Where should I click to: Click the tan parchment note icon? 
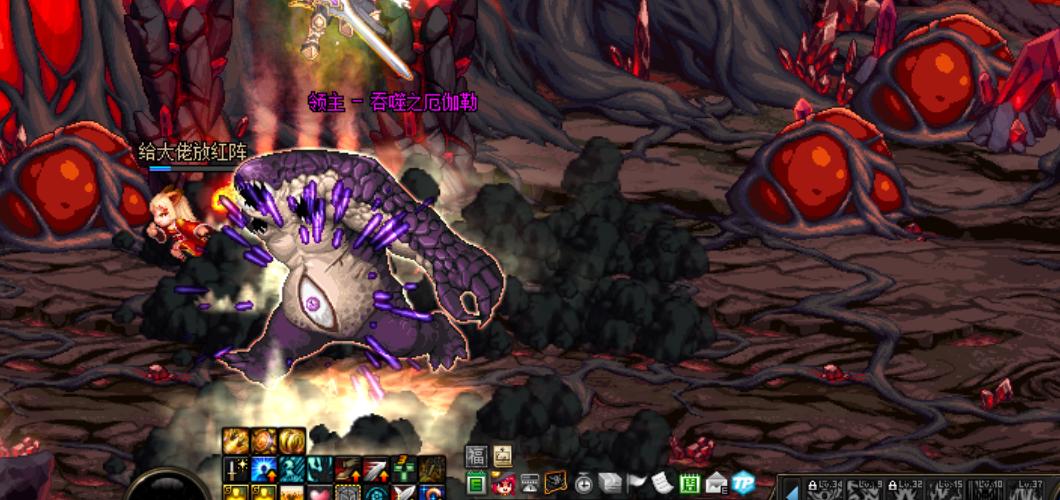(x=502, y=454)
